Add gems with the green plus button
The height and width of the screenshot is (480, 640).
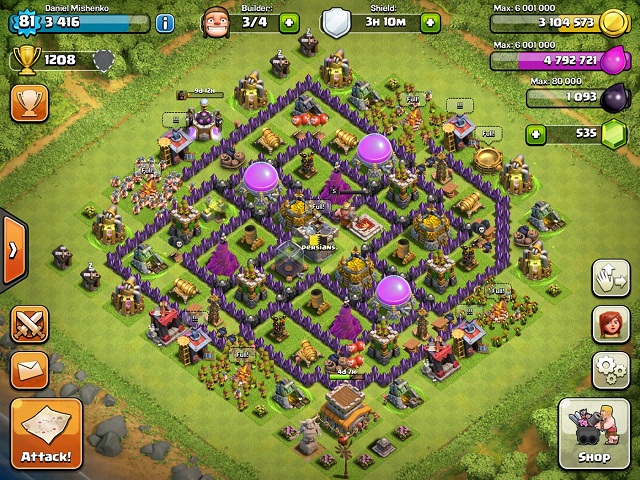tap(537, 133)
